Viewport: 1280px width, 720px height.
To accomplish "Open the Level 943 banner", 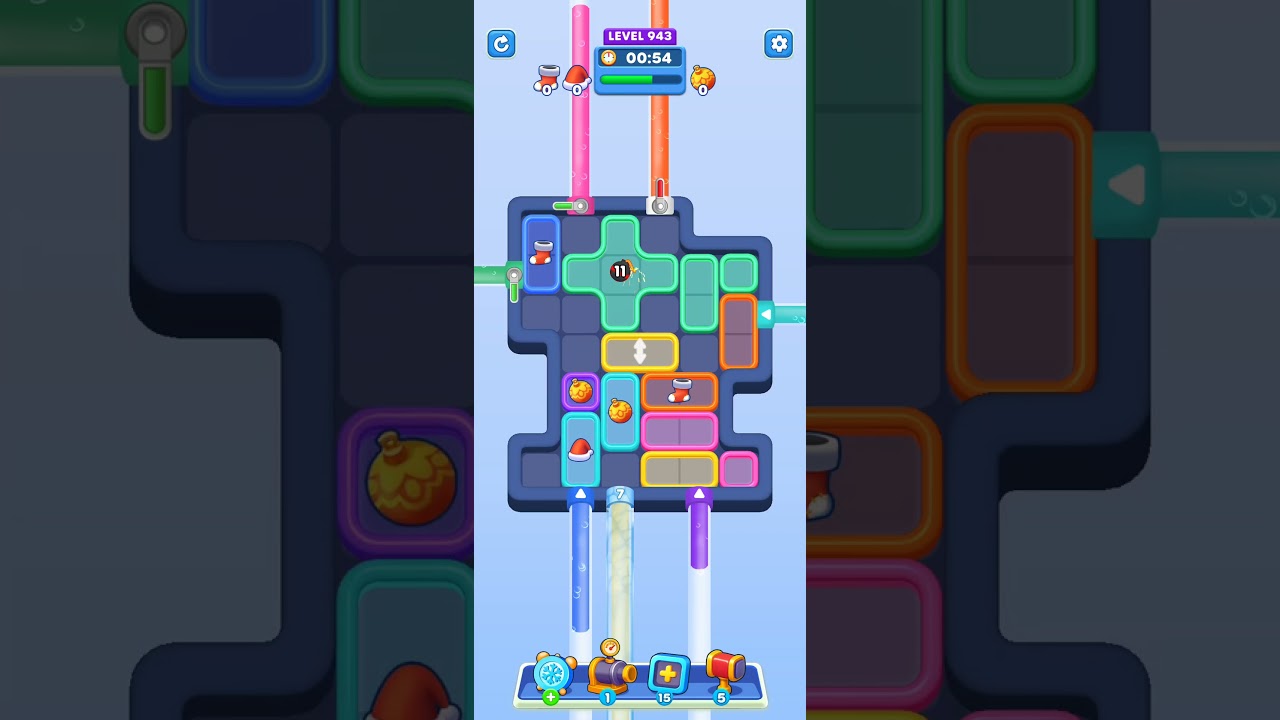I will click(x=640, y=36).
